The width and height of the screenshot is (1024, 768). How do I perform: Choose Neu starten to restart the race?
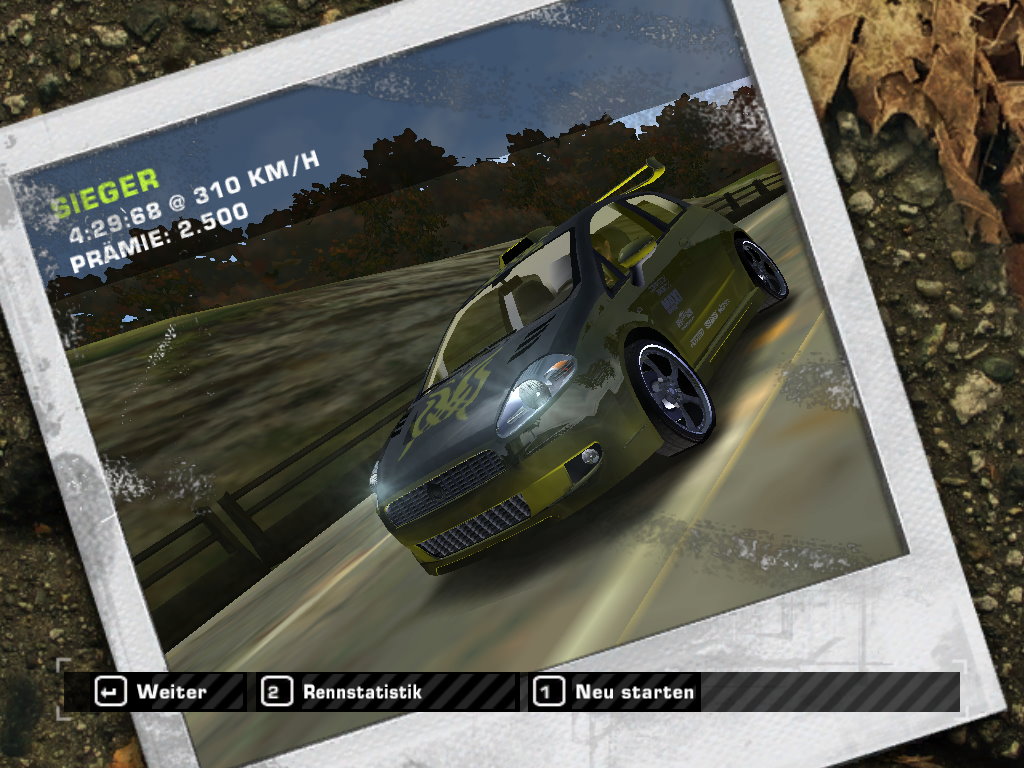click(x=615, y=691)
